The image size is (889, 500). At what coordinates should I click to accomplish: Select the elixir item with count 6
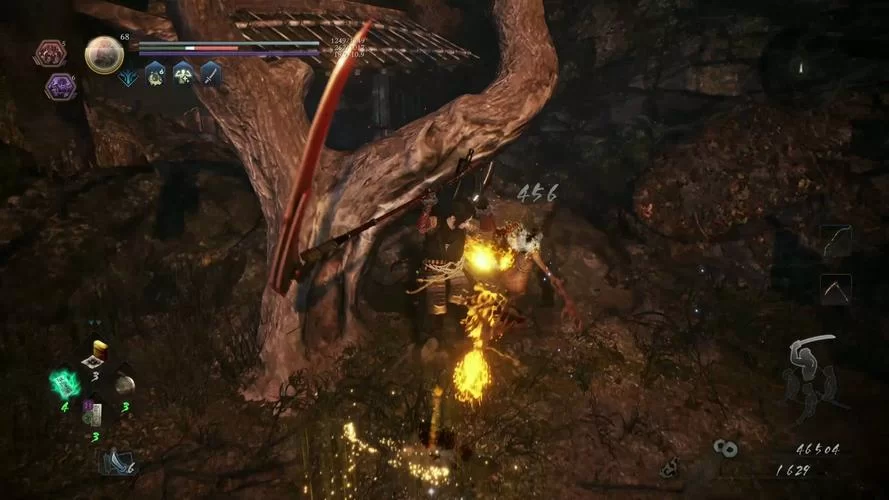[115, 461]
